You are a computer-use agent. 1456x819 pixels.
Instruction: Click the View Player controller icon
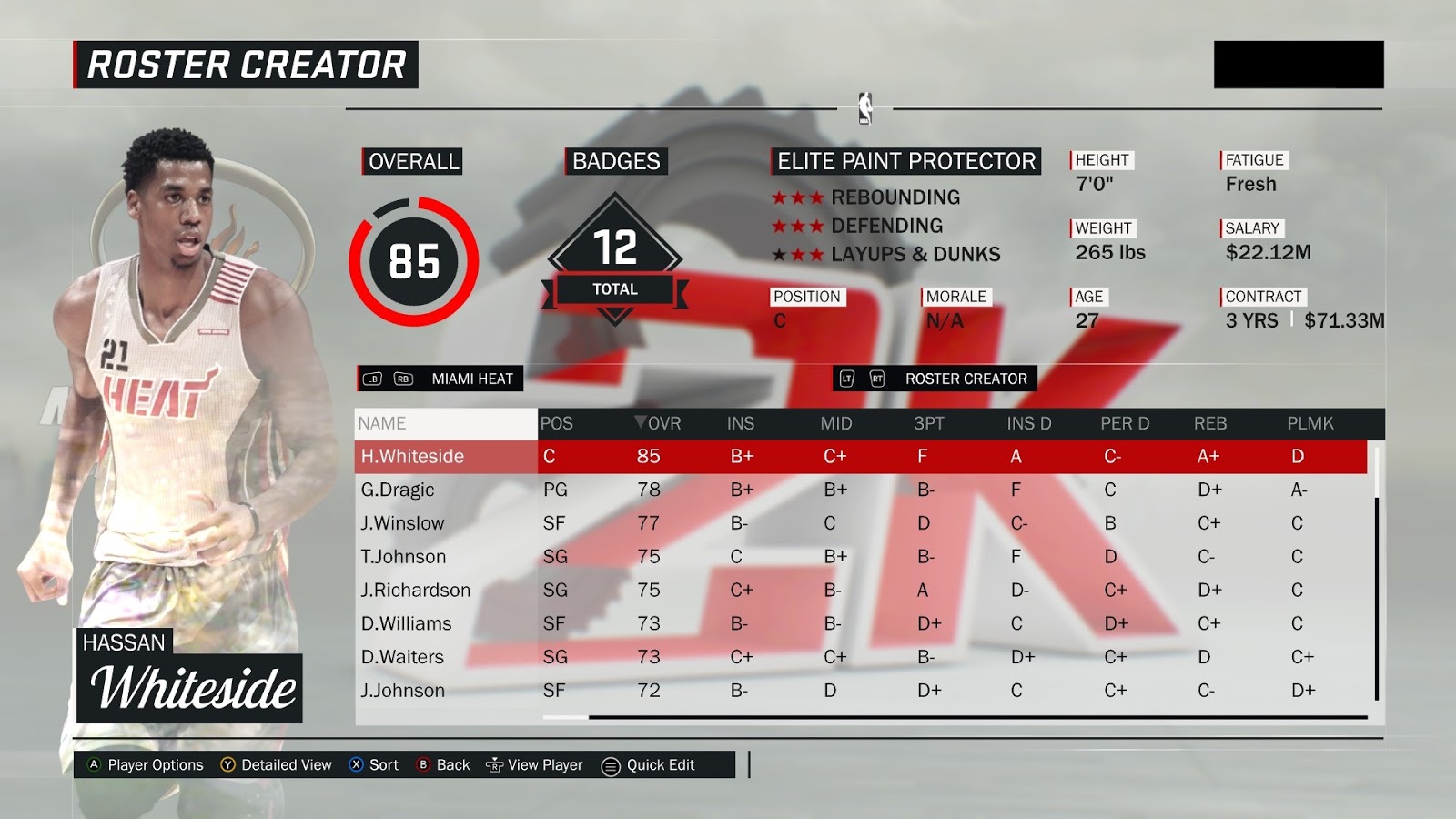pyautogui.click(x=497, y=765)
